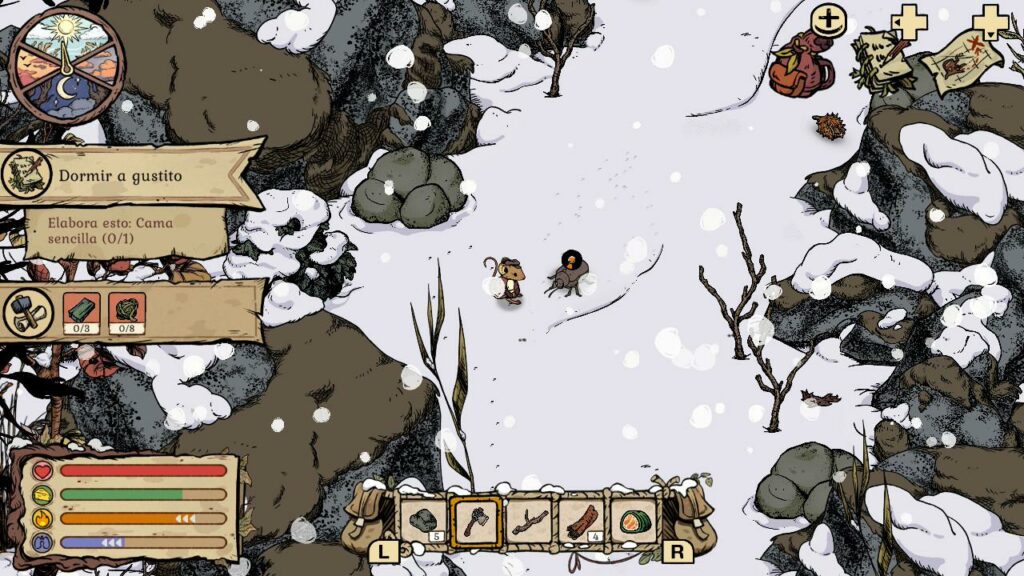Open the red backpack inventory
Viewport: 1024px width, 576px height.
[x=801, y=65]
